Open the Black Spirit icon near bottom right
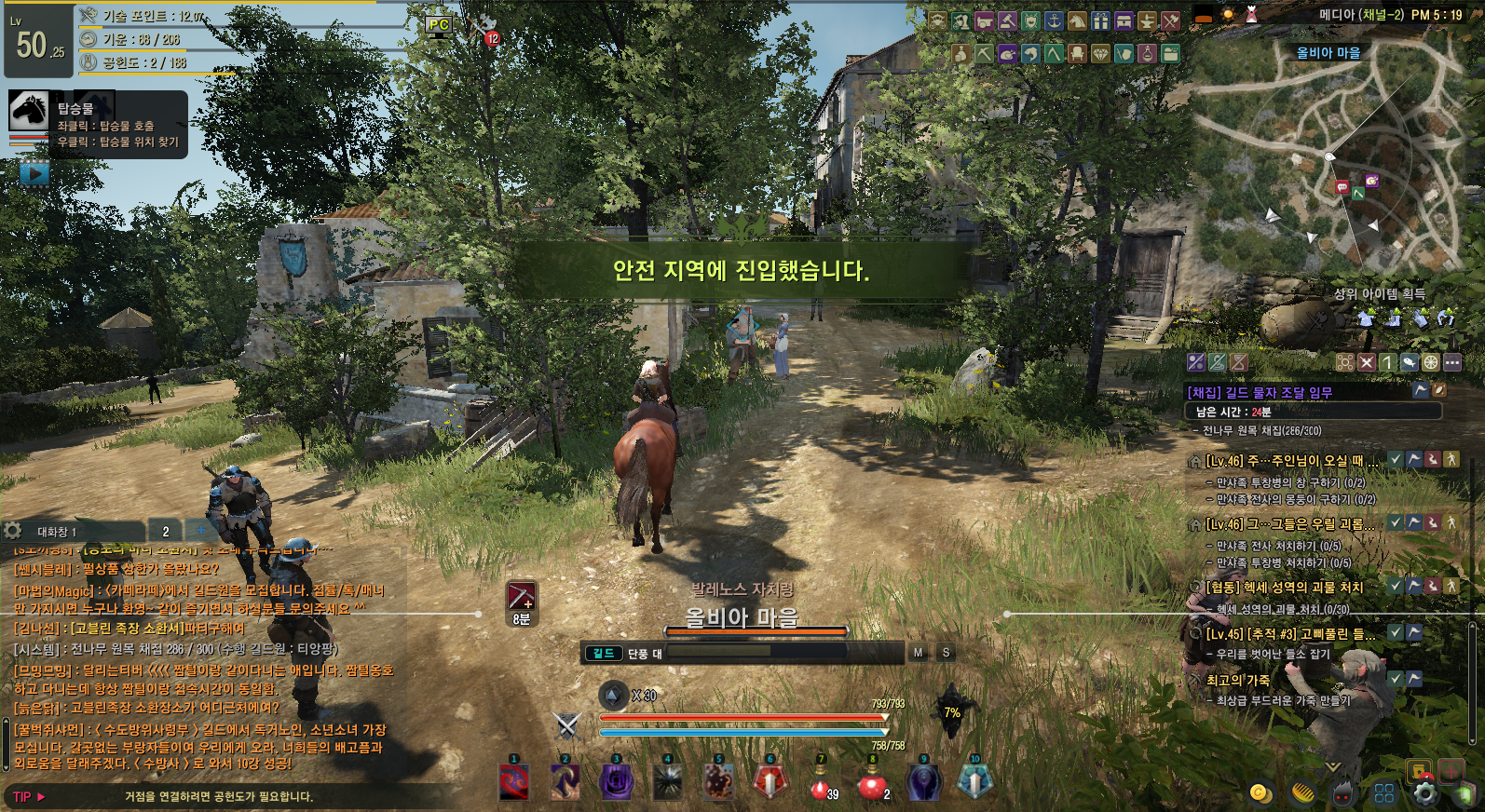The height and width of the screenshot is (812, 1485). click(1342, 792)
